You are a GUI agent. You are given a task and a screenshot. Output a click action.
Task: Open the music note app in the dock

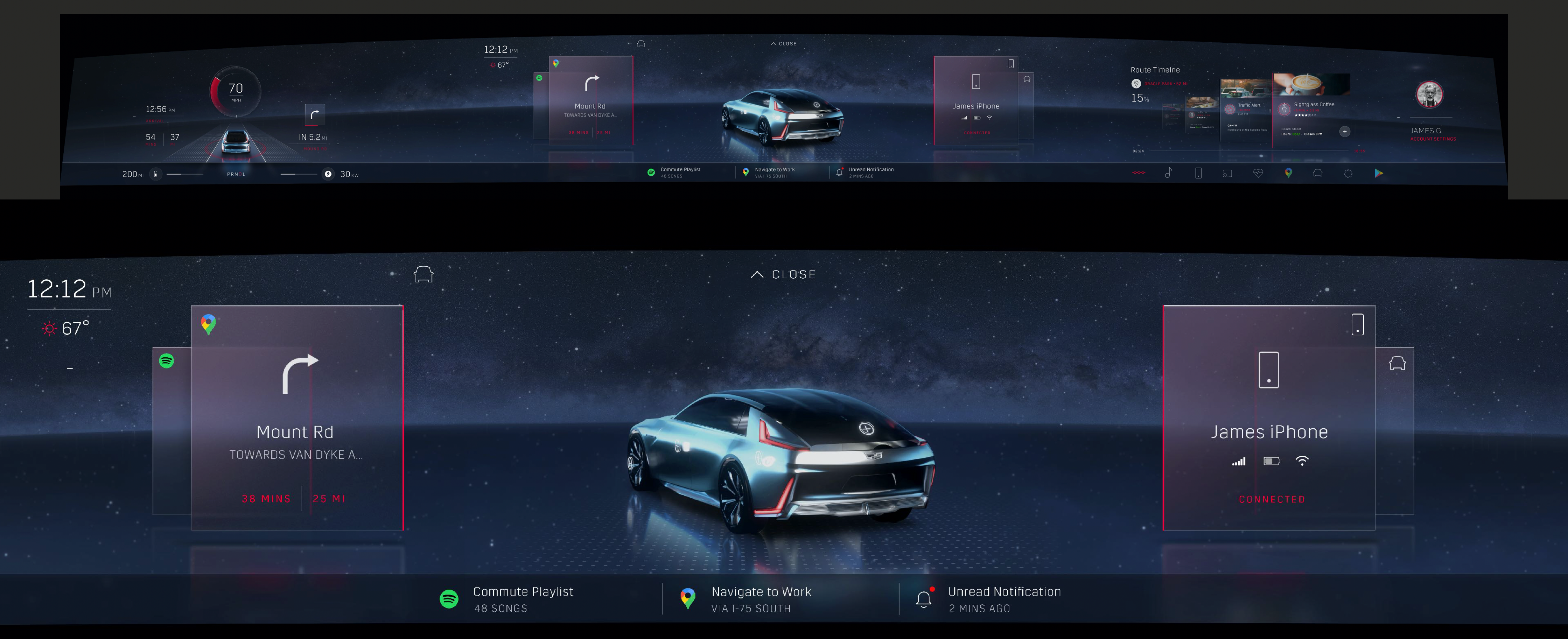[x=1168, y=174]
